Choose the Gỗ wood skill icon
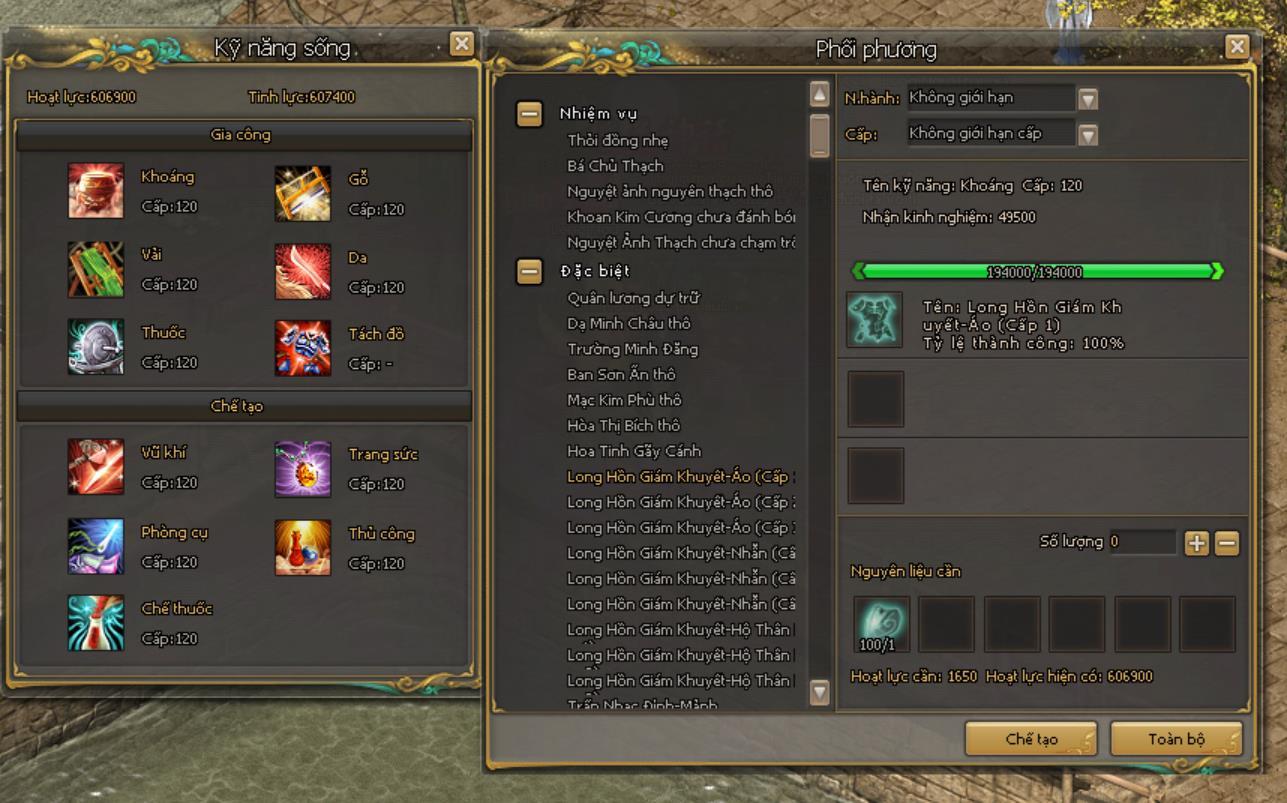 click(x=302, y=193)
